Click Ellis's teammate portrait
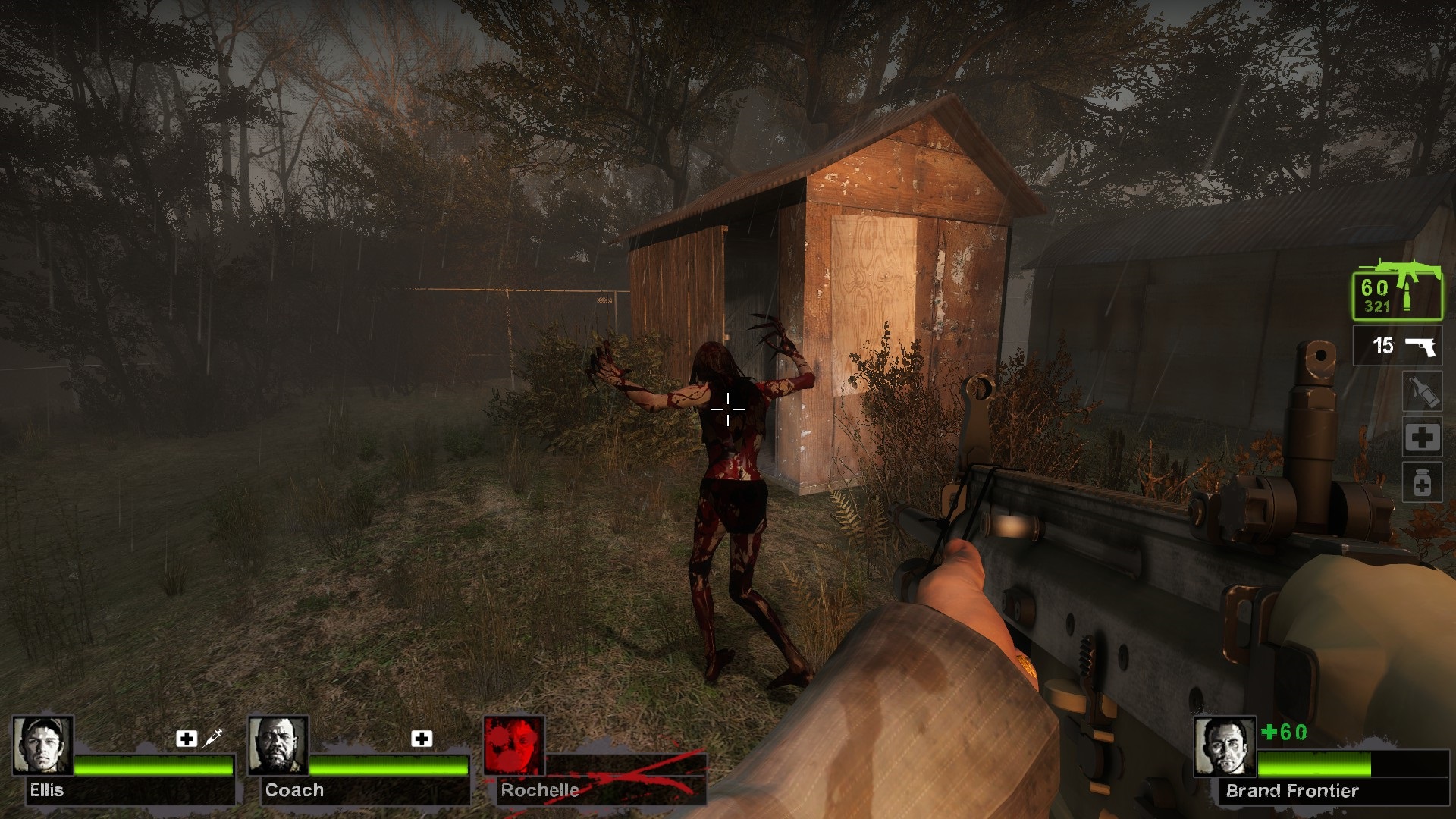The width and height of the screenshot is (1456, 819). 43,746
